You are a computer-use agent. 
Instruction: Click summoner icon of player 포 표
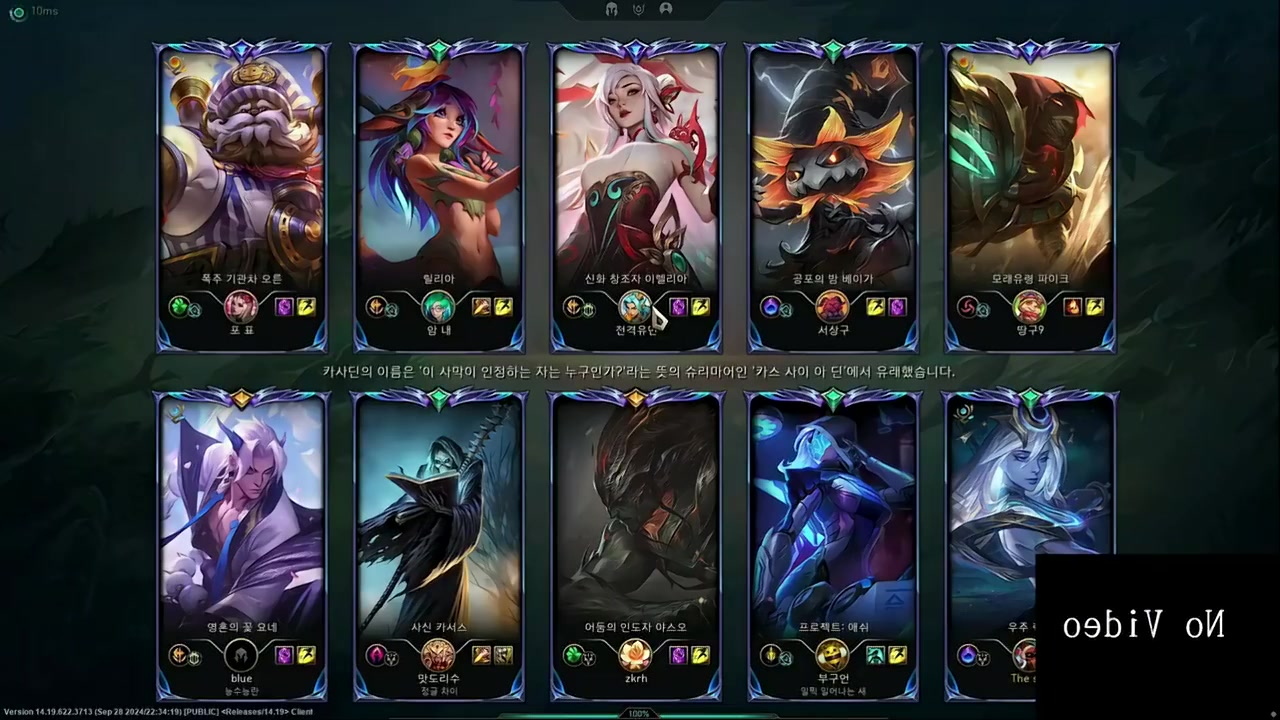[x=241, y=306]
